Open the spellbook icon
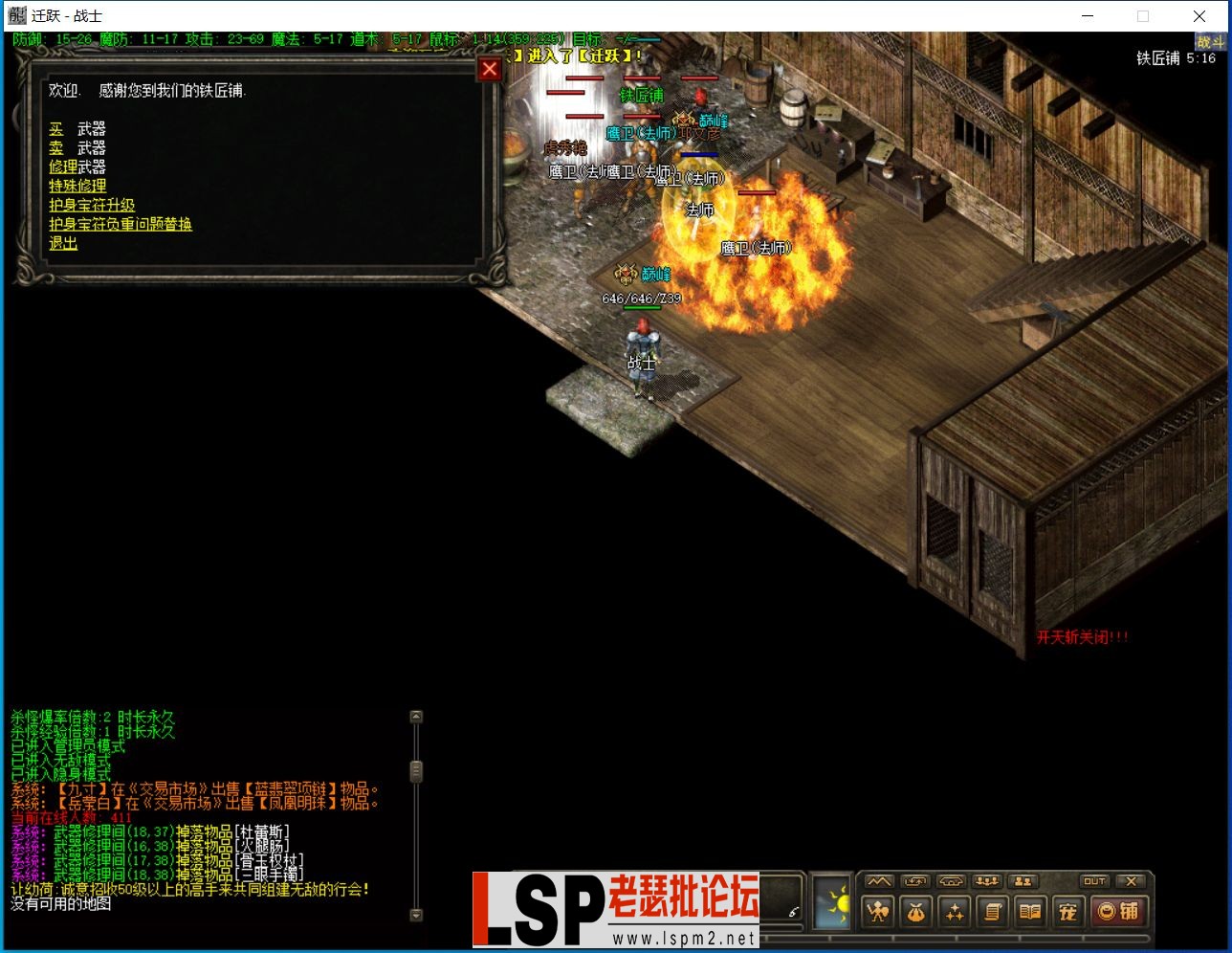 tap(1027, 912)
